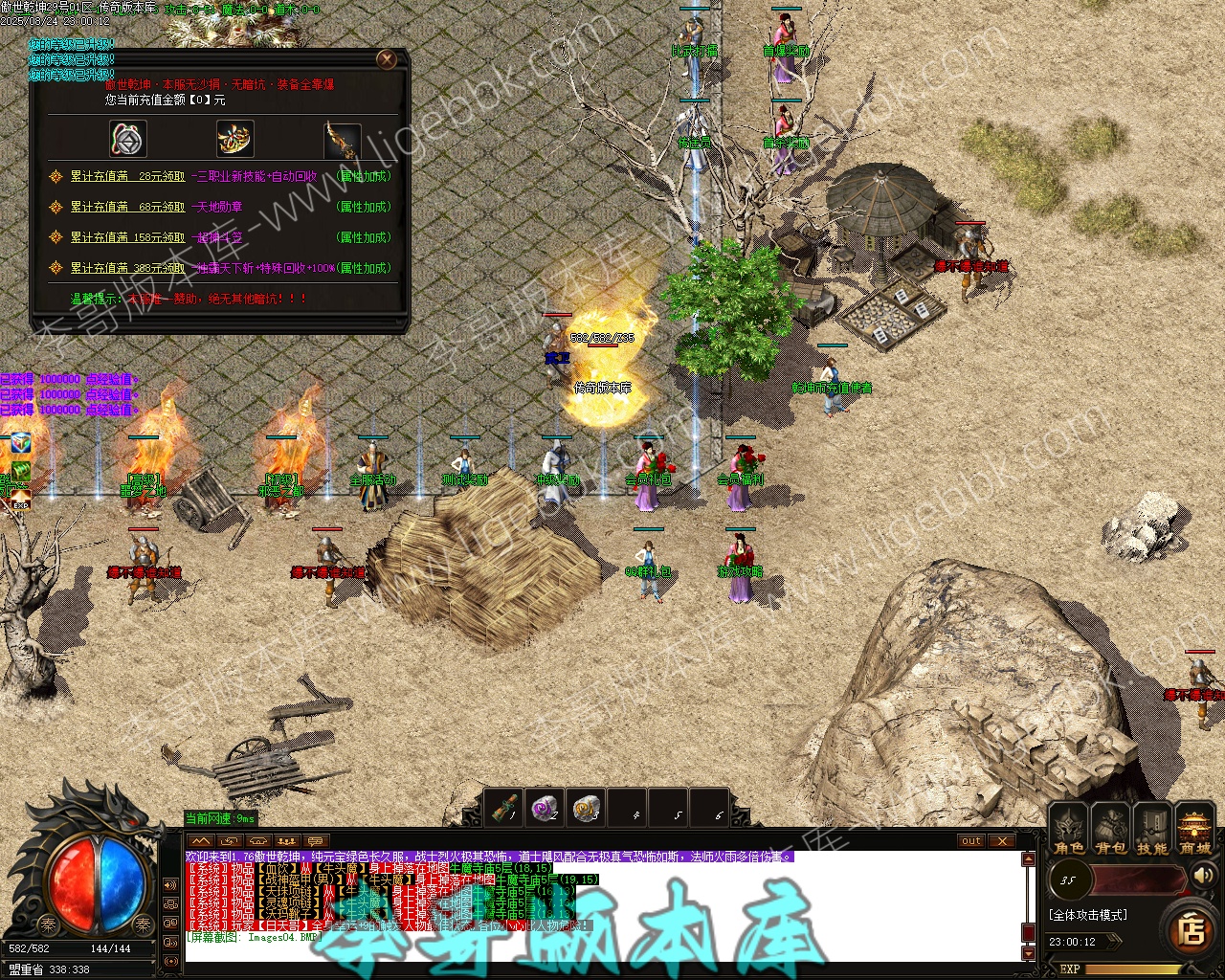Image resolution: width=1225 pixels, height=980 pixels.
Task: Open the 背包 backpack
Action: pos(1110,830)
